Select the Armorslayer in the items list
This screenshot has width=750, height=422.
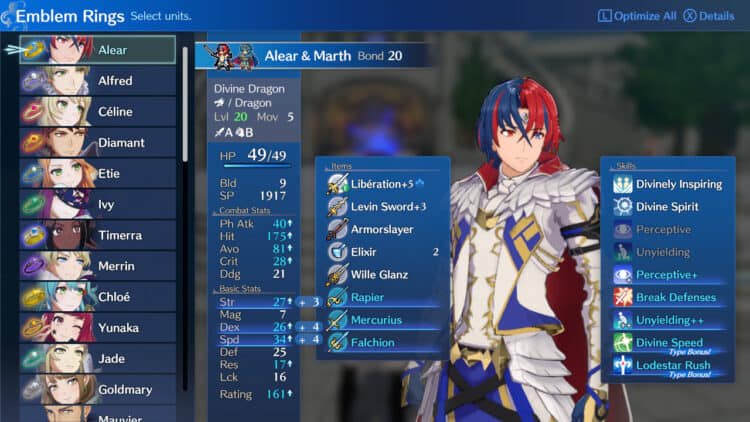click(x=382, y=229)
